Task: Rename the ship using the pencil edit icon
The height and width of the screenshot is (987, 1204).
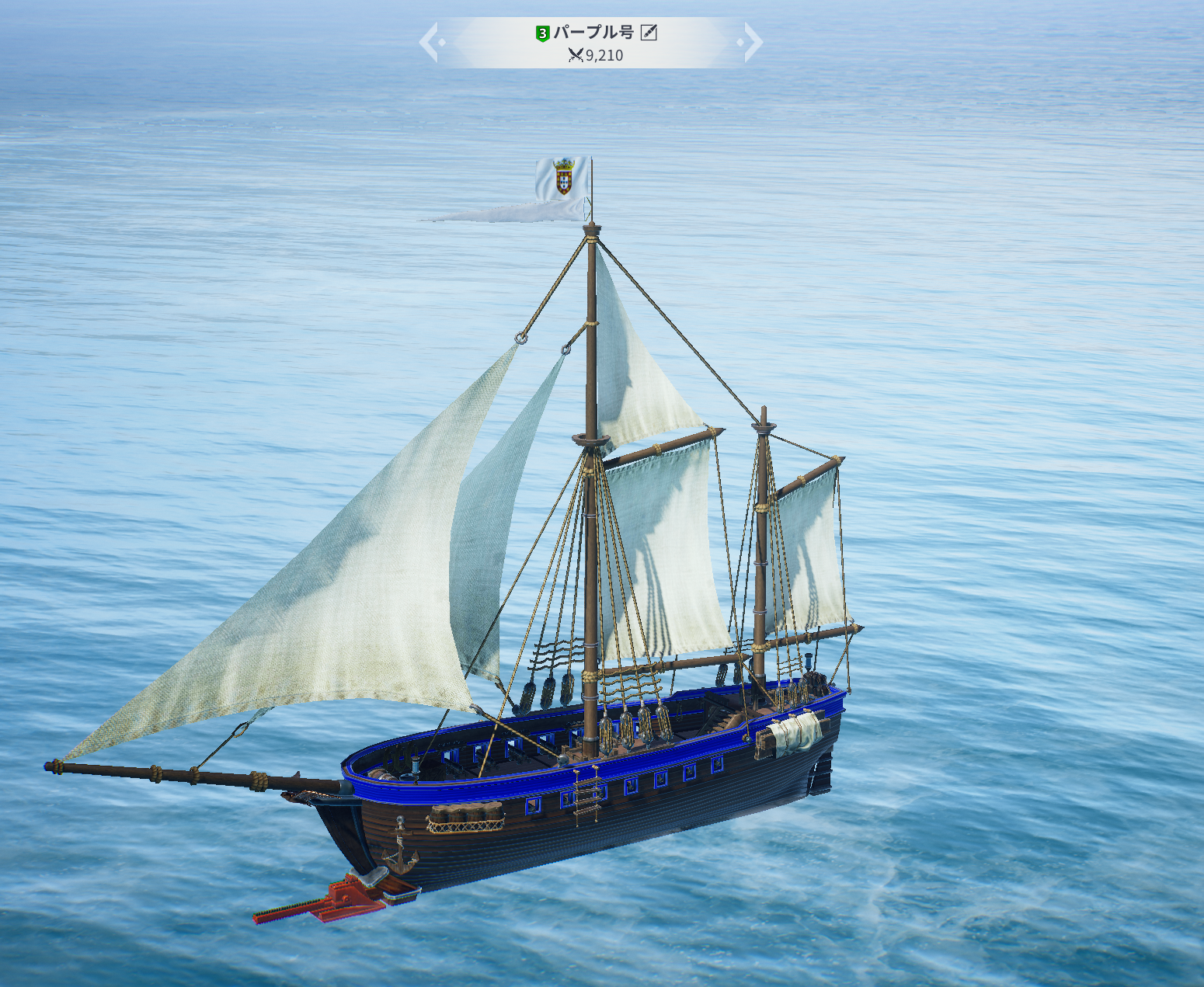Action: pos(649,33)
